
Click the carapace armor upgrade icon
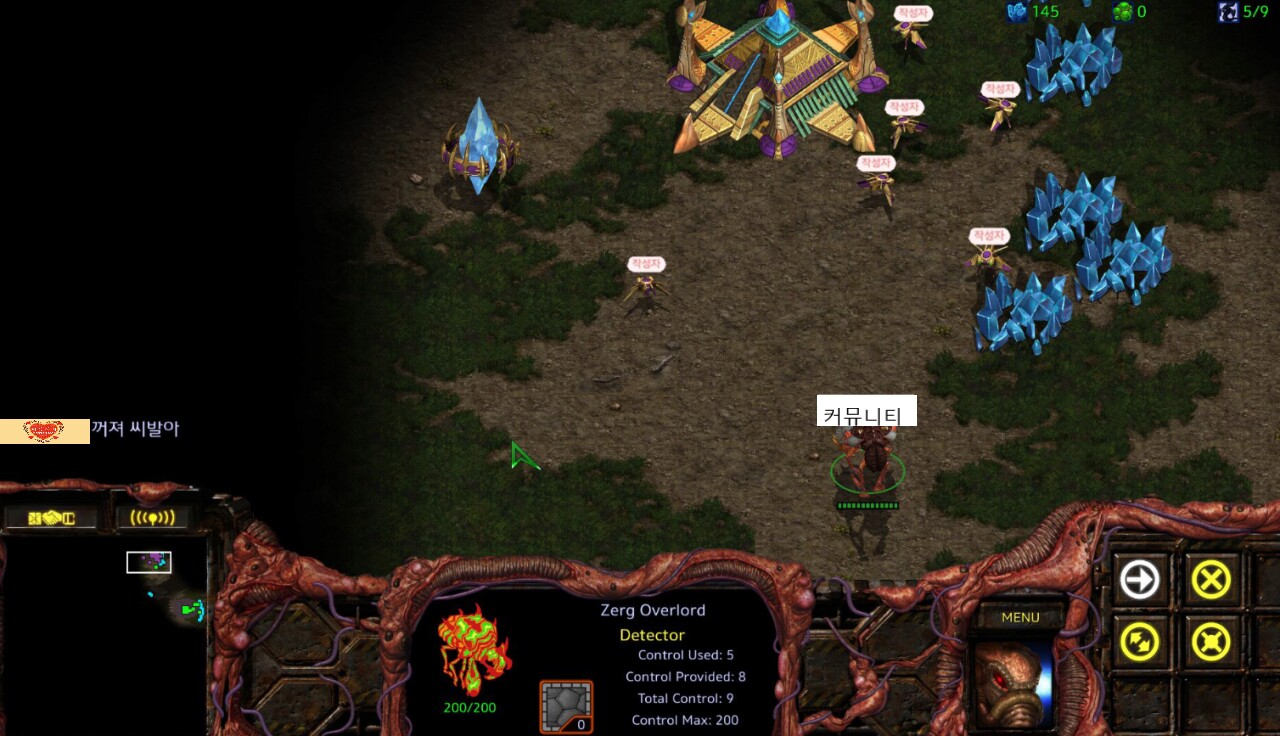coord(566,706)
